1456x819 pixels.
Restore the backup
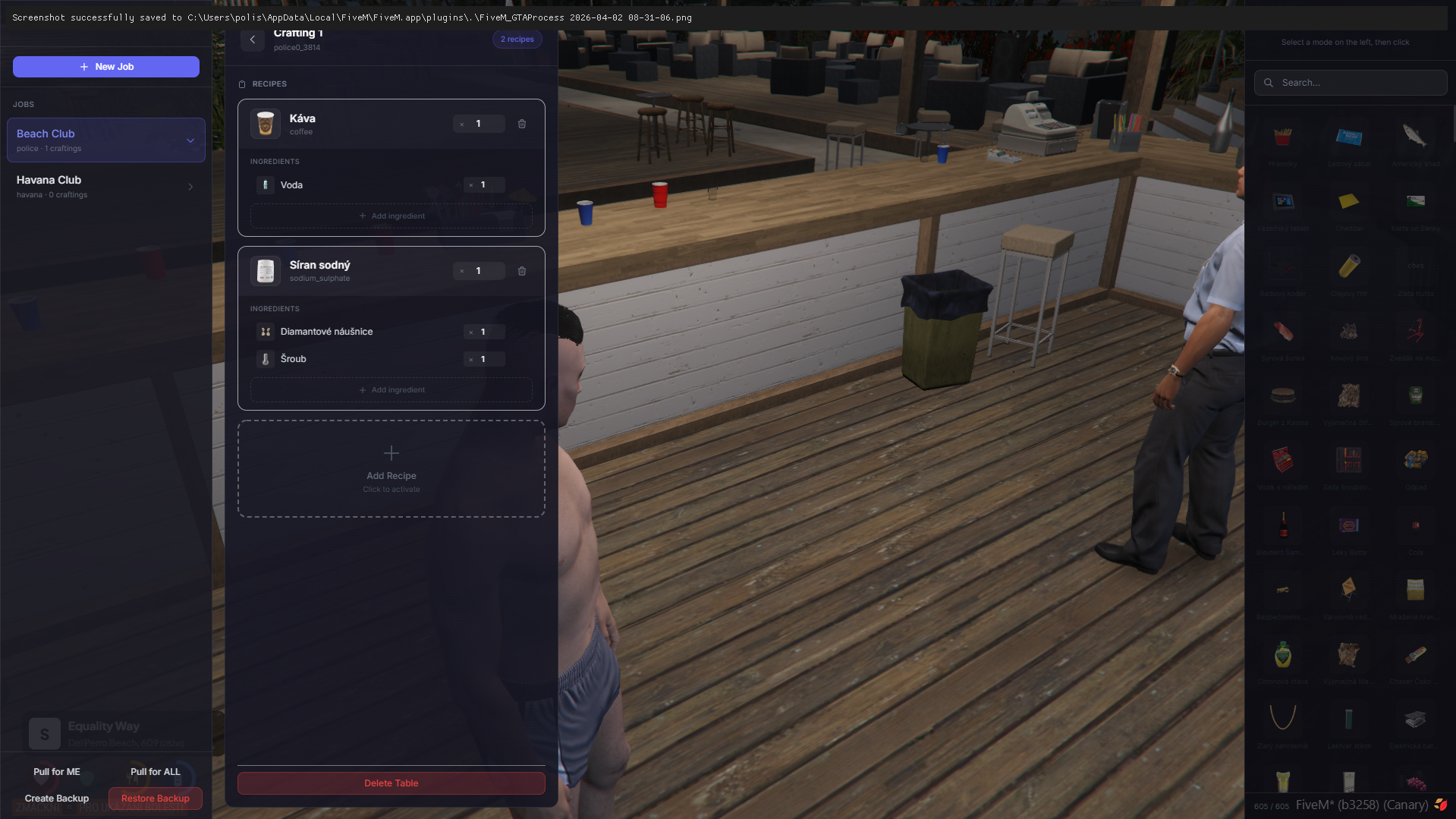tap(156, 799)
